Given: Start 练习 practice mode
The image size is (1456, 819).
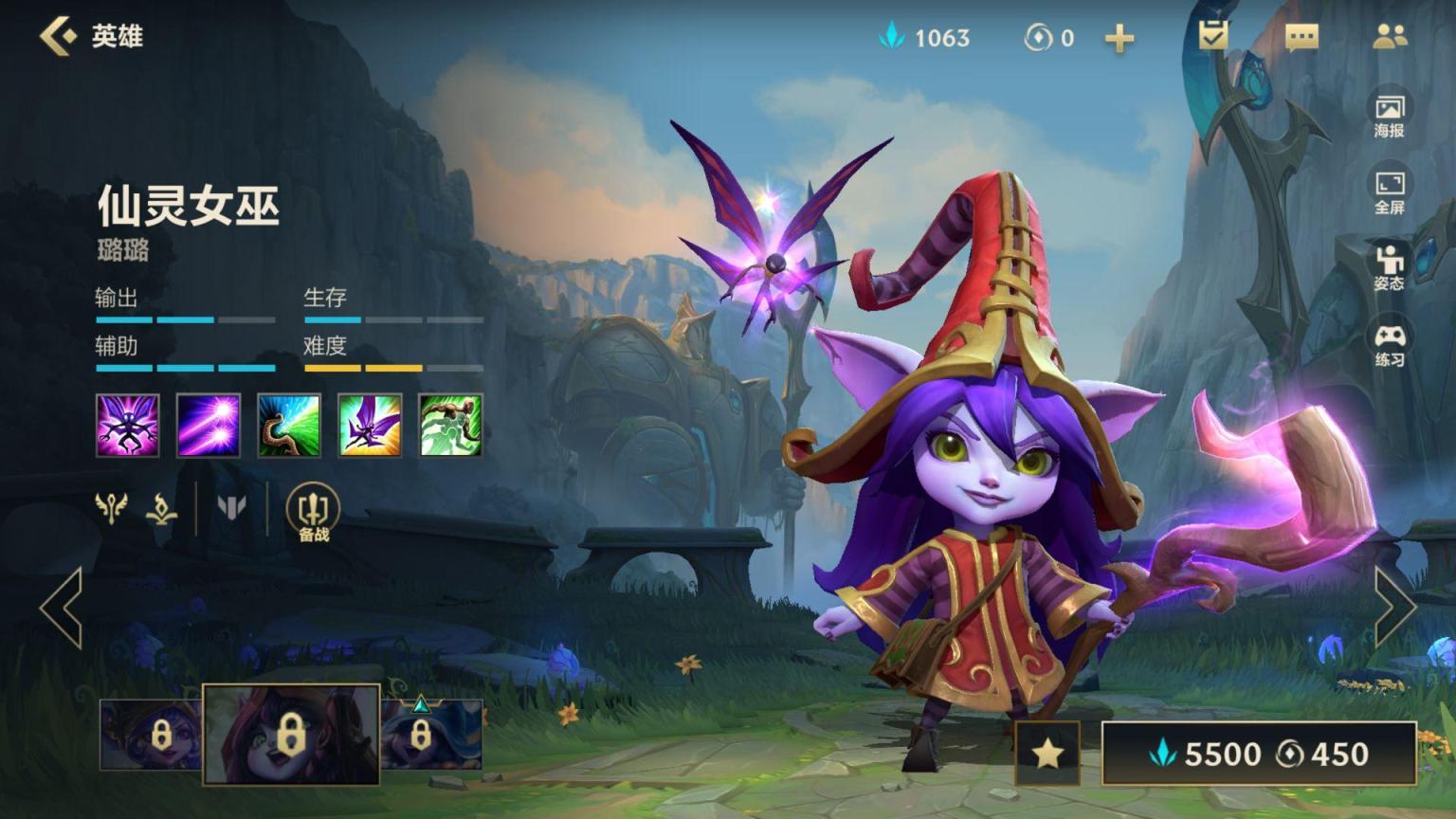Looking at the screenshot, I should 1389,345.
